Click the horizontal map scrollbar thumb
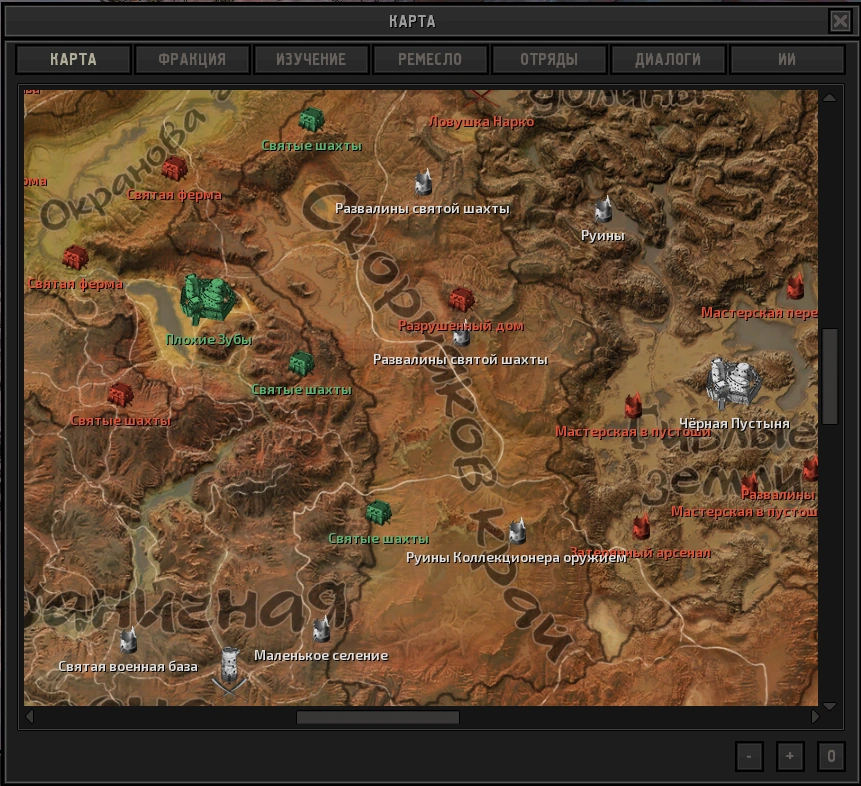The image size is (861, 786). (x=377, y=717)
